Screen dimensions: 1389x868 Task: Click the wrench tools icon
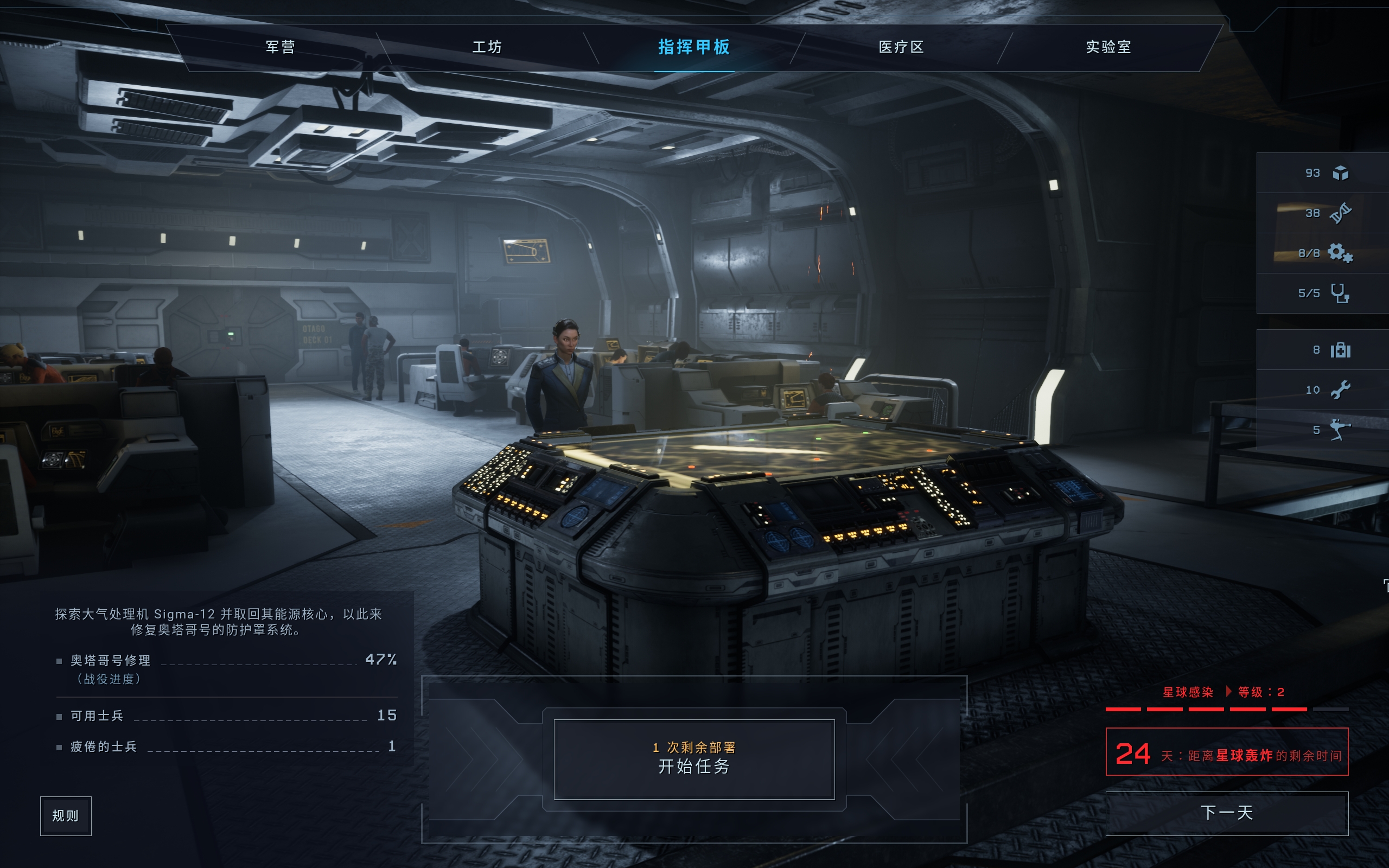1340,391
